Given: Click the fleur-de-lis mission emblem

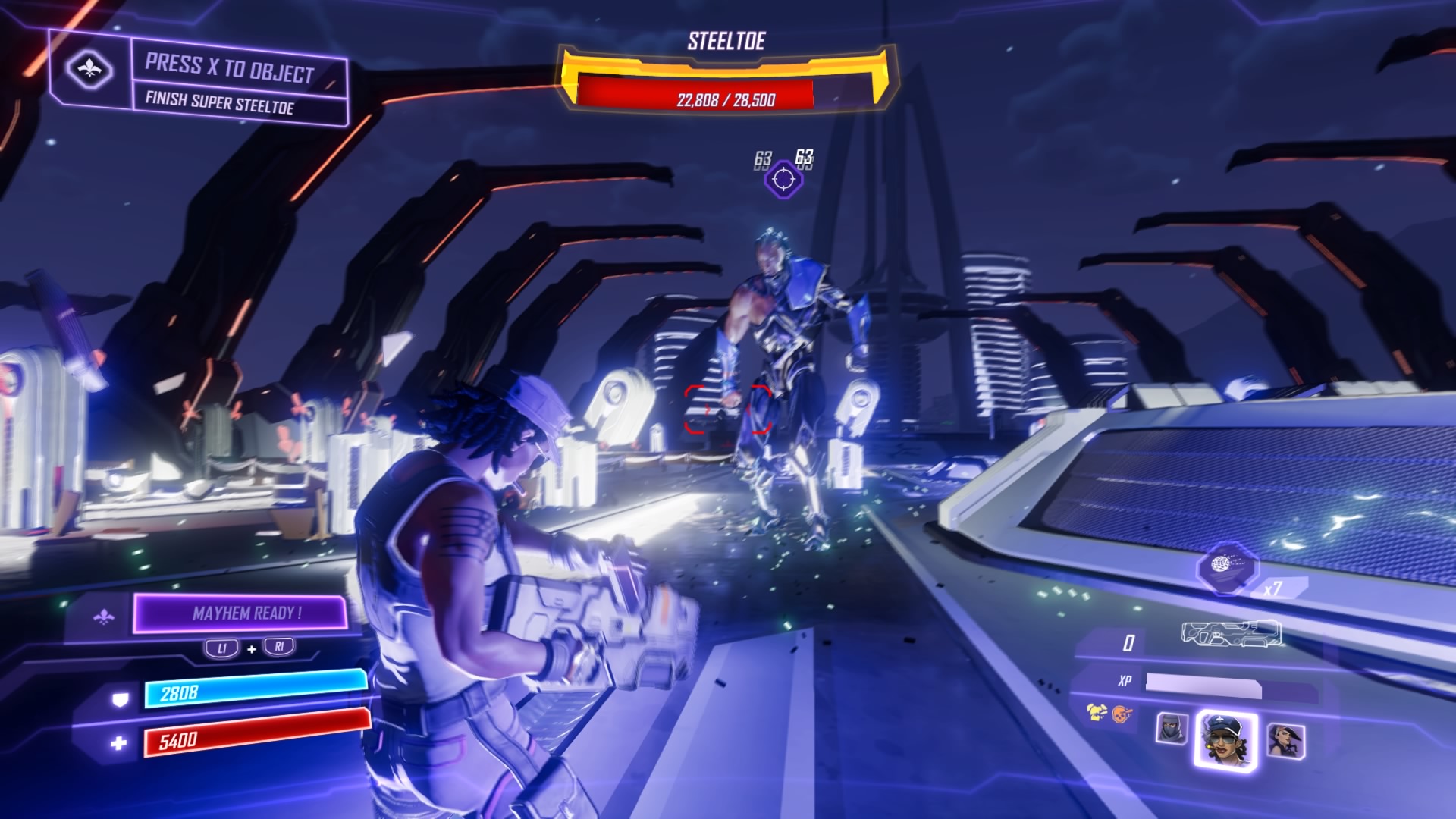Looking at the screenshot, I should (x=89, y=70).
